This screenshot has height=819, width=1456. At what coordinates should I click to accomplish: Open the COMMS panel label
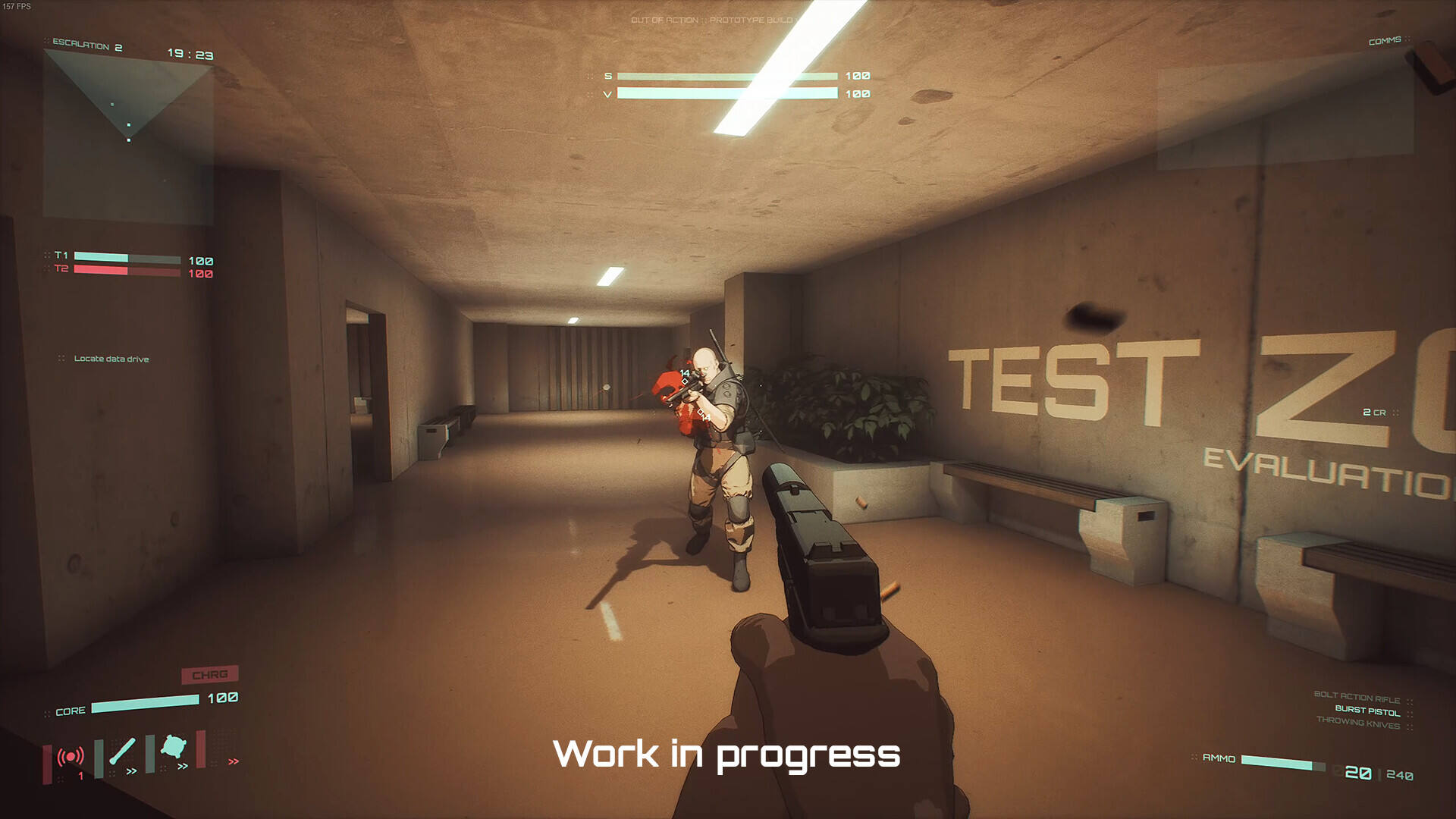(x=1384, y=41)
